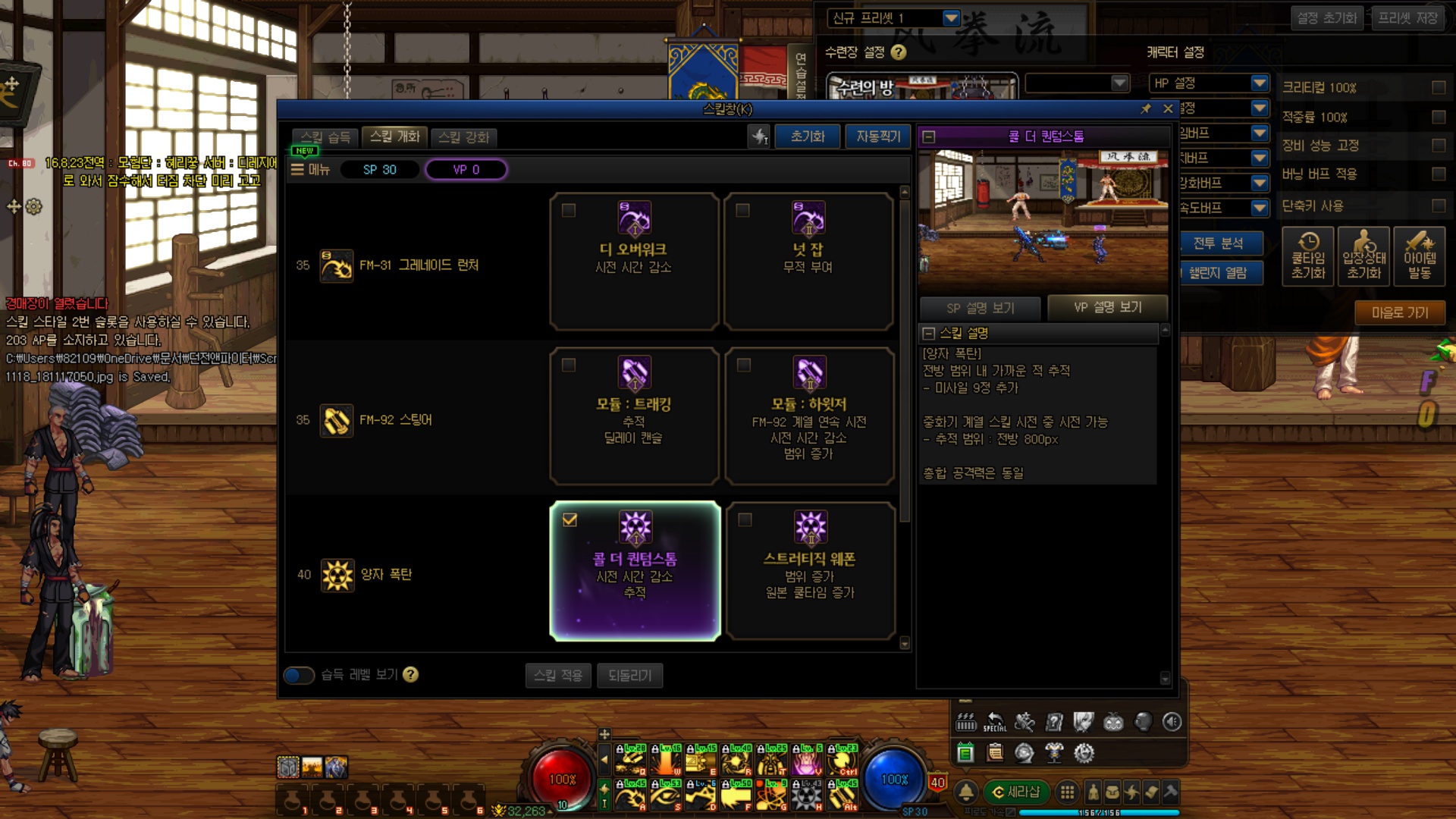The width and height of the screenshot is (1456, 819).
Task: Click the 자동찍기 auto-assign button
Action: [877, 136]
